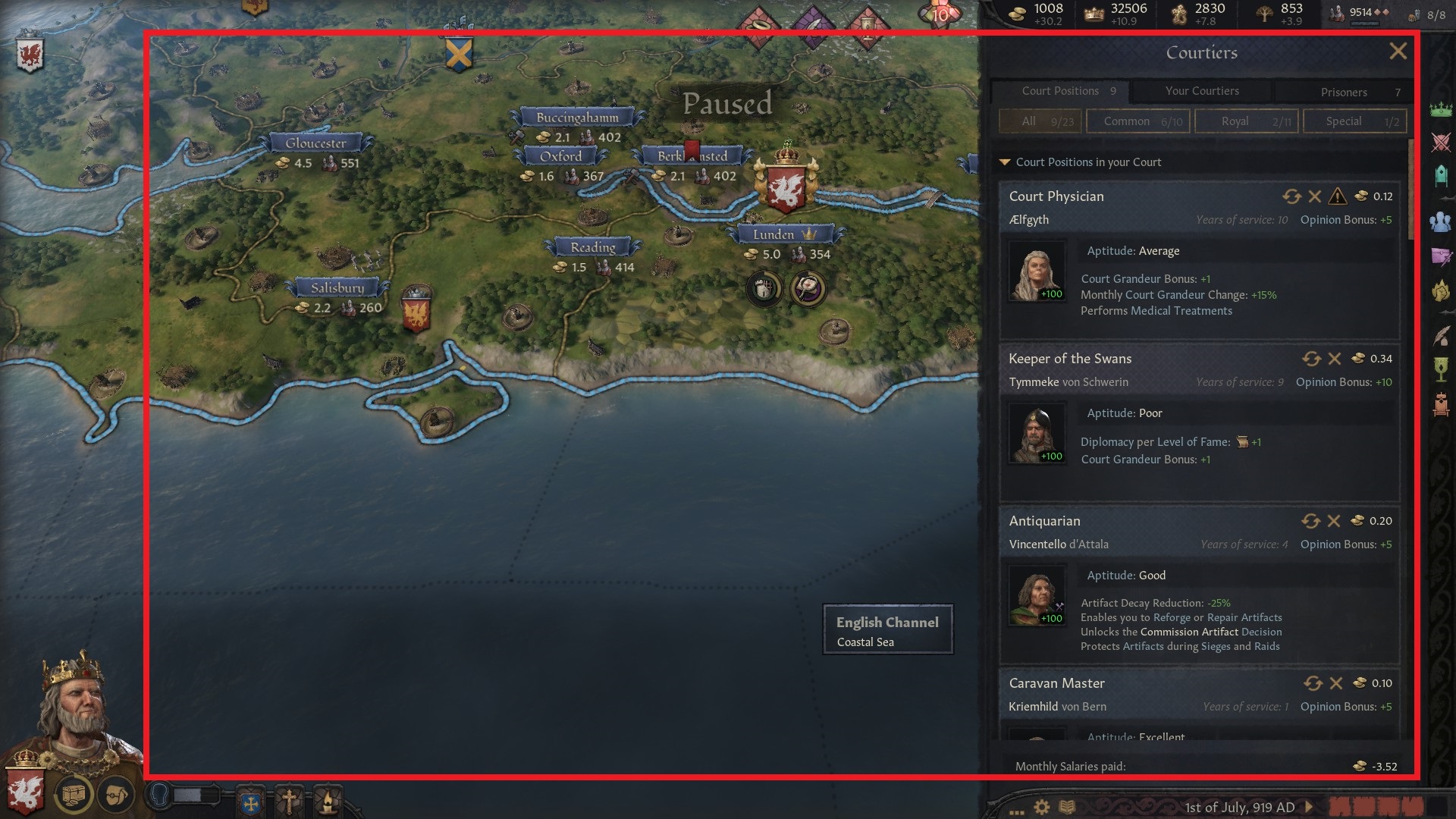
Task: Toggle the Common court positions filter
Action: pos(1137,121)
